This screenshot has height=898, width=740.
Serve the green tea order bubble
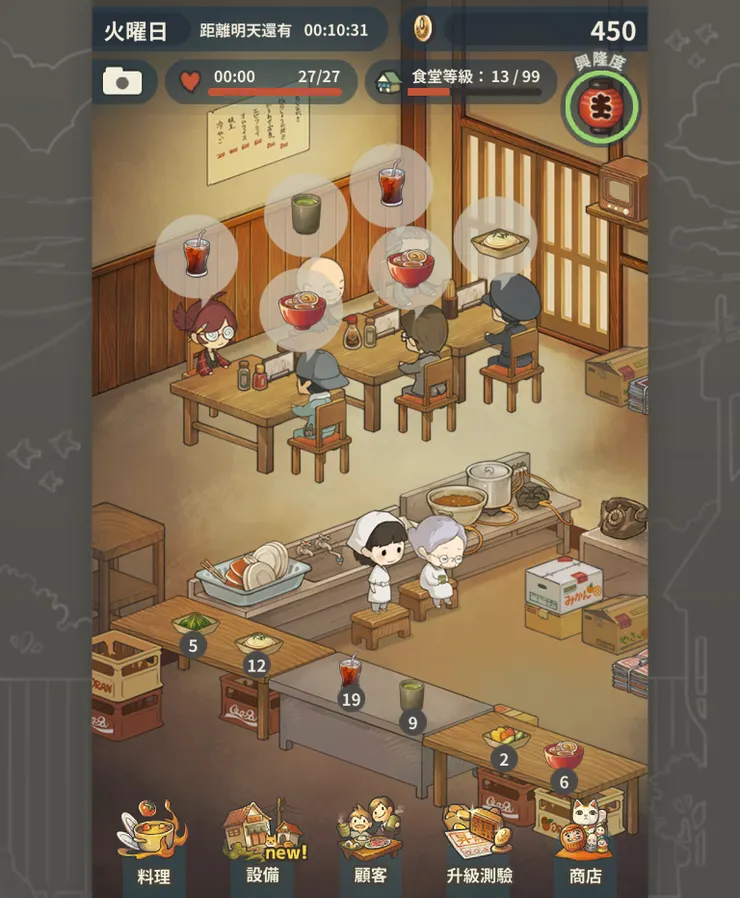point(306,214)
